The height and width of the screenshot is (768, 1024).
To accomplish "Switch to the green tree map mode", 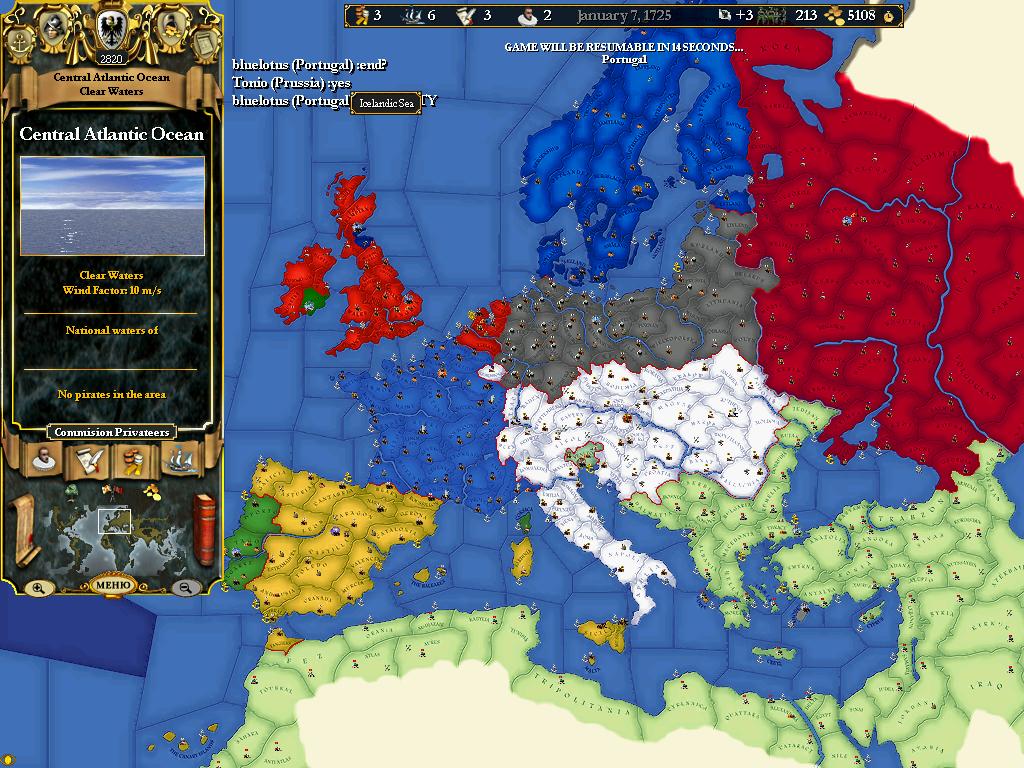I will coord(73,491).
